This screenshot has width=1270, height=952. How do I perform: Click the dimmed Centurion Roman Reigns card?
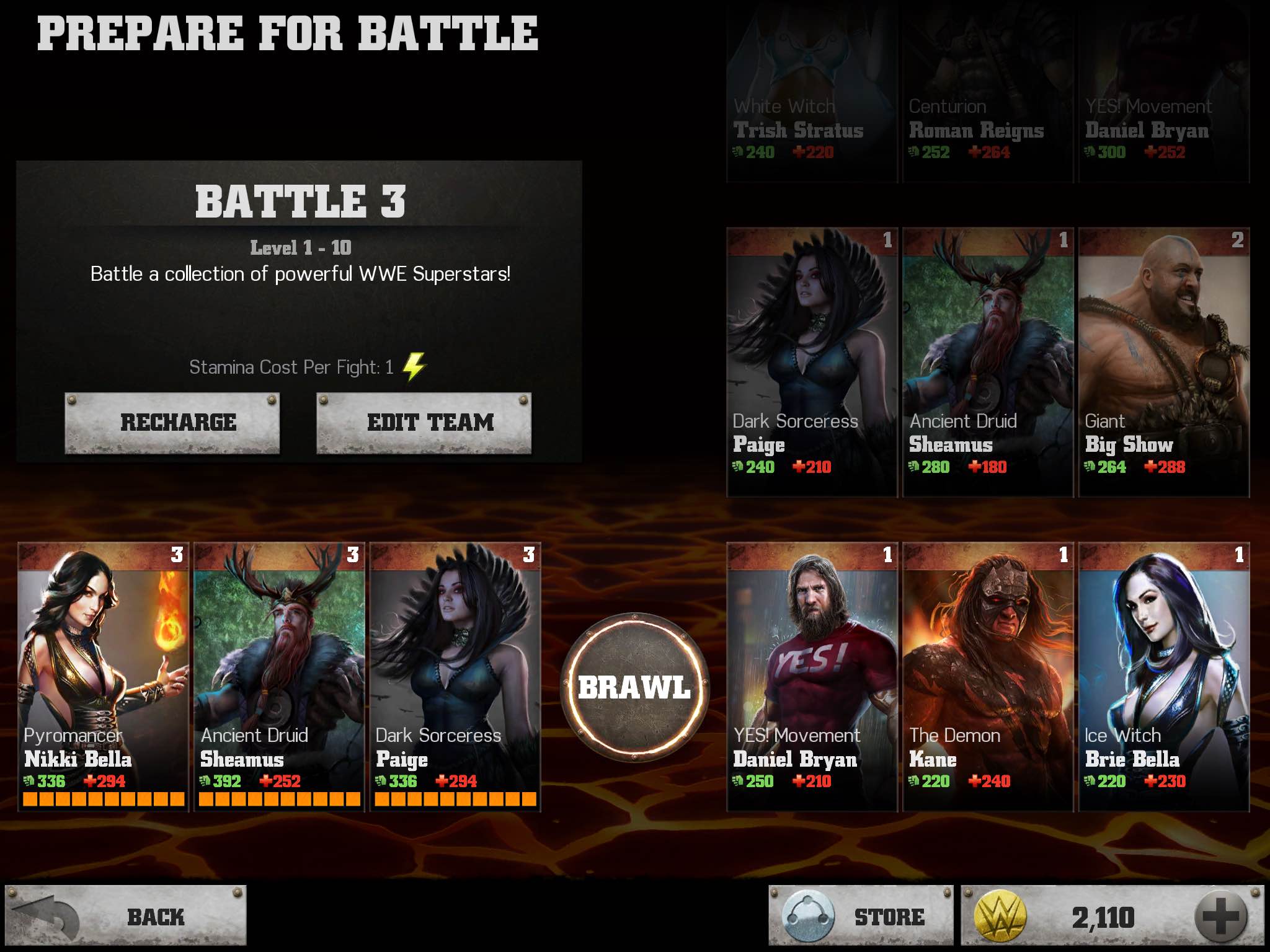click(988, 93)
